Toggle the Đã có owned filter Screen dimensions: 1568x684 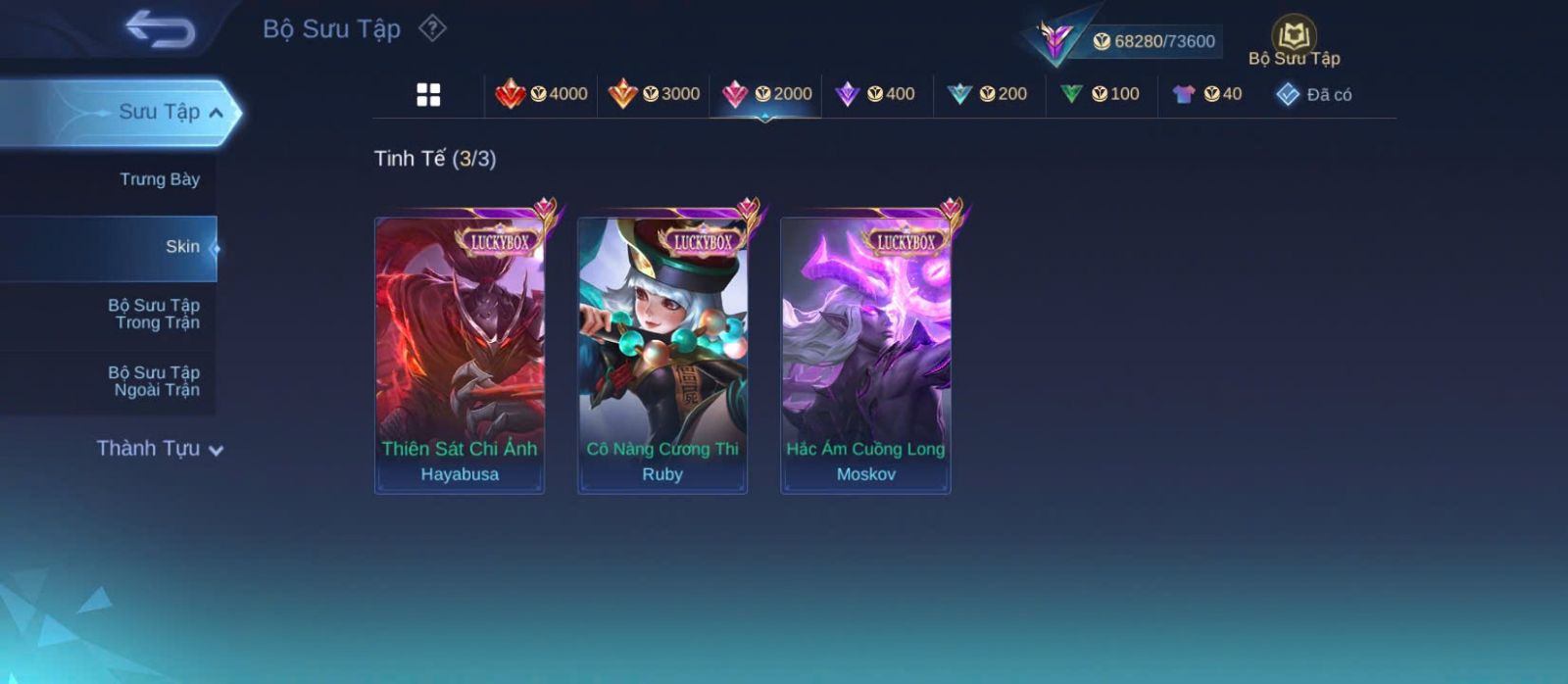click(1314, 94)
